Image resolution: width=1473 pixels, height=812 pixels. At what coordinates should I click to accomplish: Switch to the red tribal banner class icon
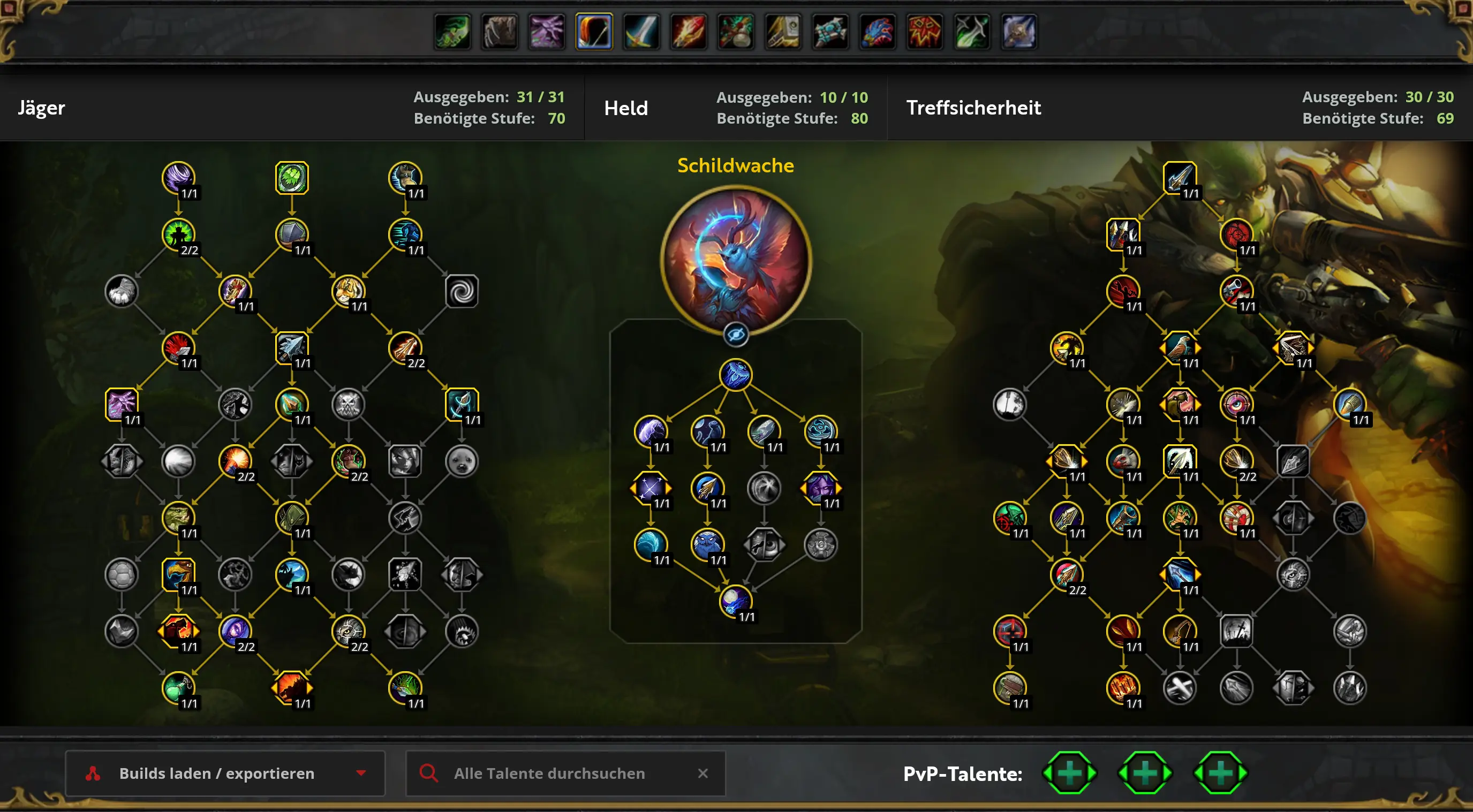point(924,32)
